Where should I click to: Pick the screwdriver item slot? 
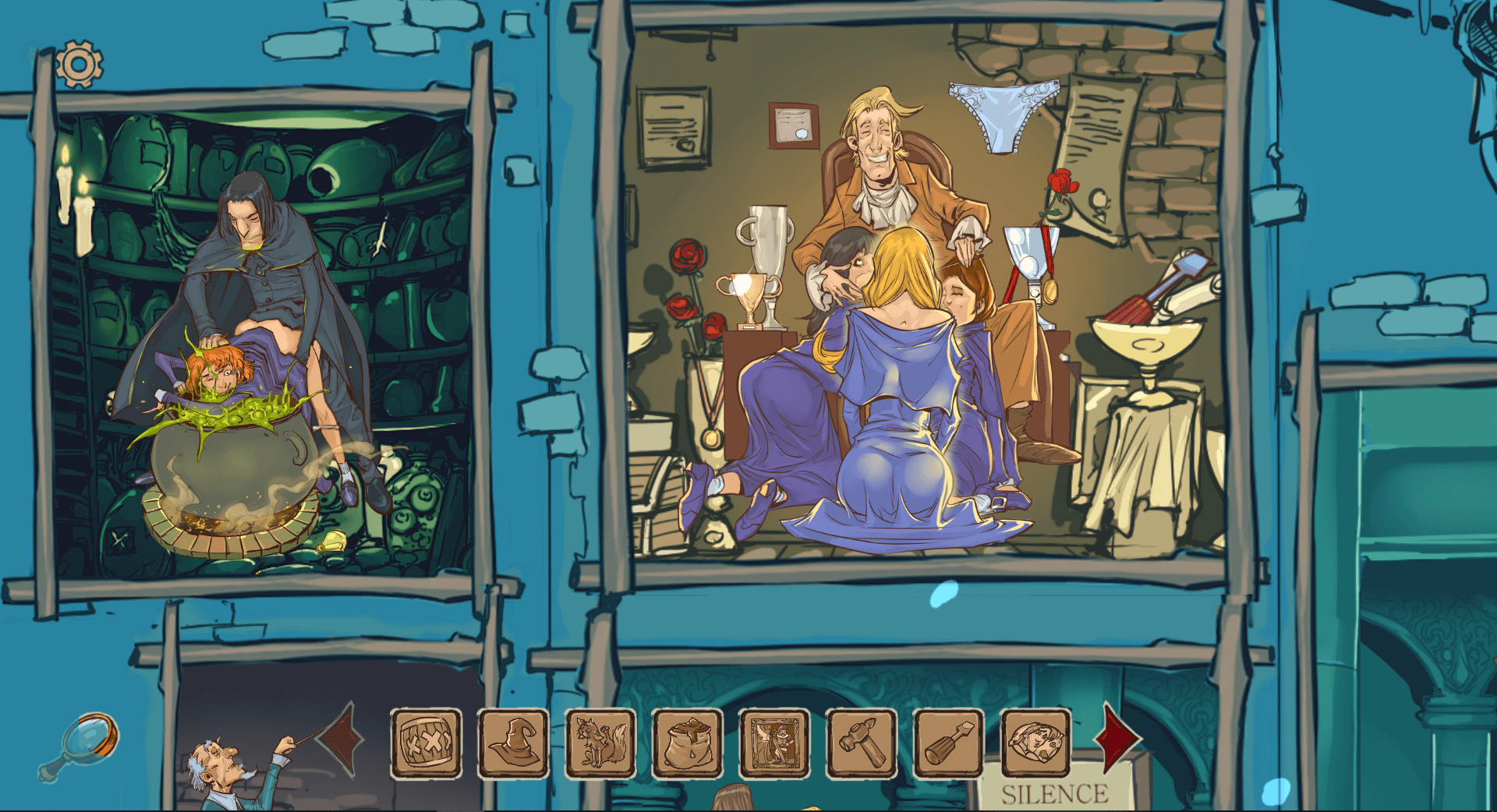click(x=948, y=743)
